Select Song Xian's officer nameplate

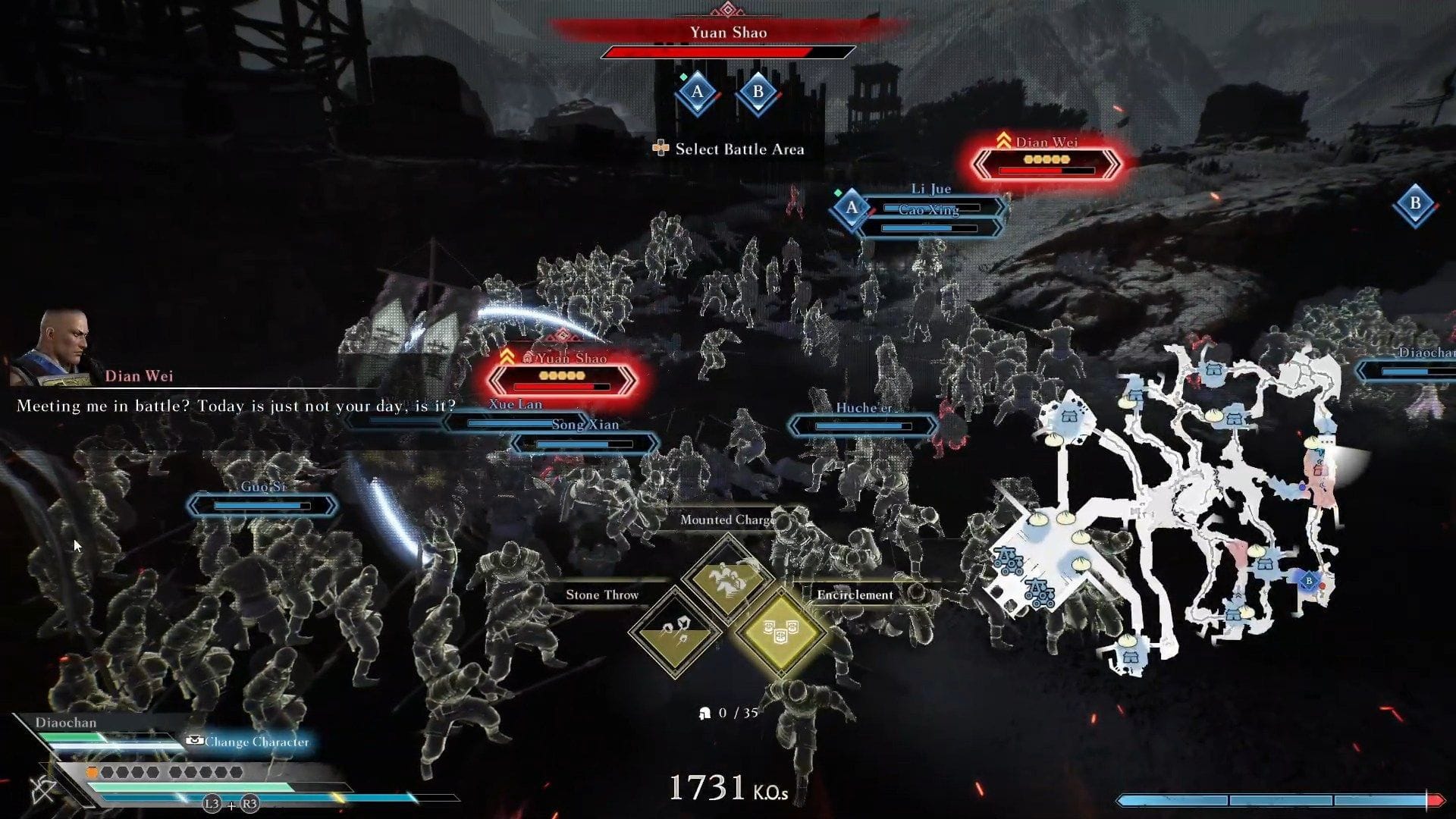pyautogui.click(x=585, y=444)
